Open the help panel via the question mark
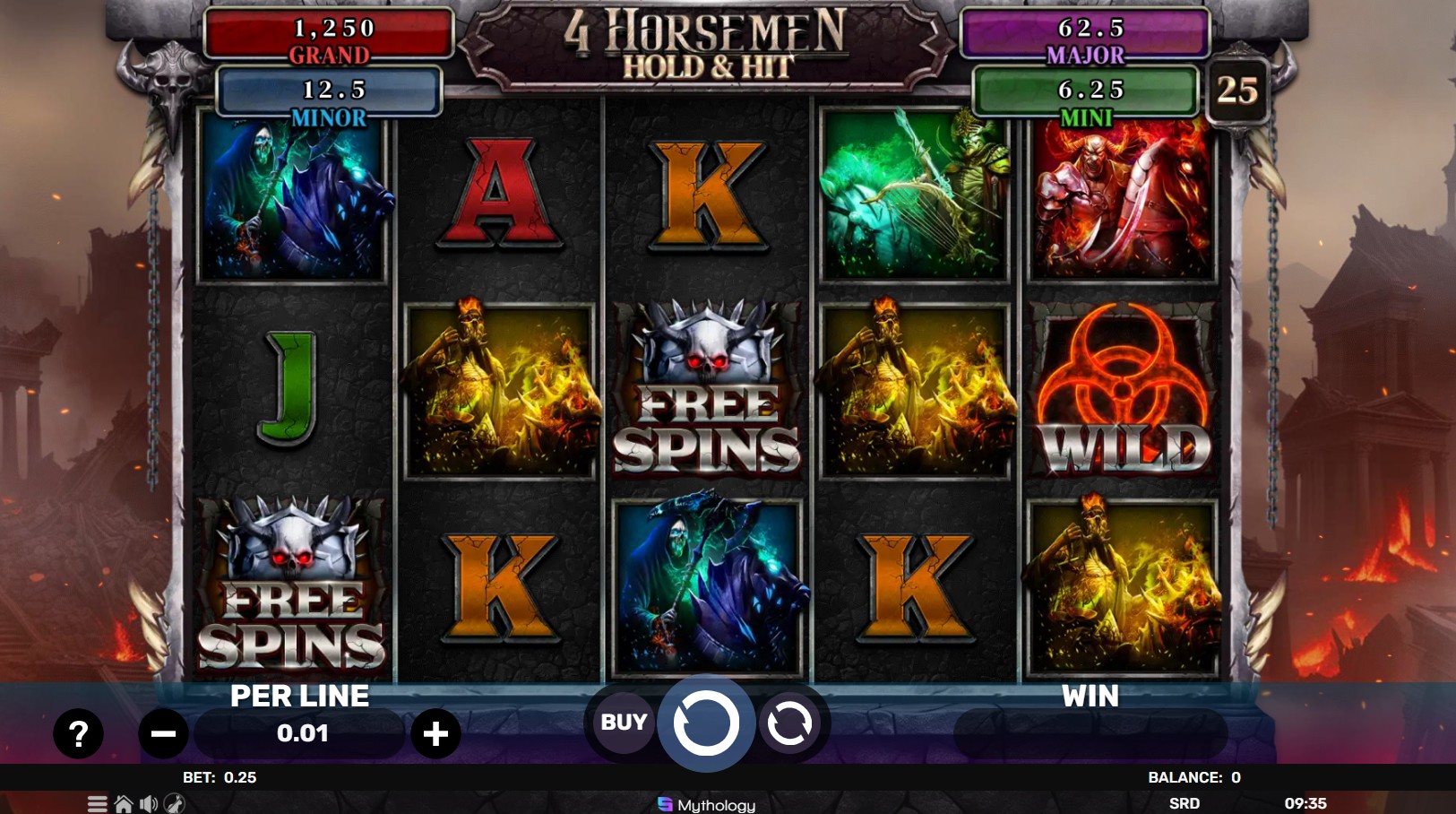The width and height of the screenshot is (1456, 814). (79, 733)
